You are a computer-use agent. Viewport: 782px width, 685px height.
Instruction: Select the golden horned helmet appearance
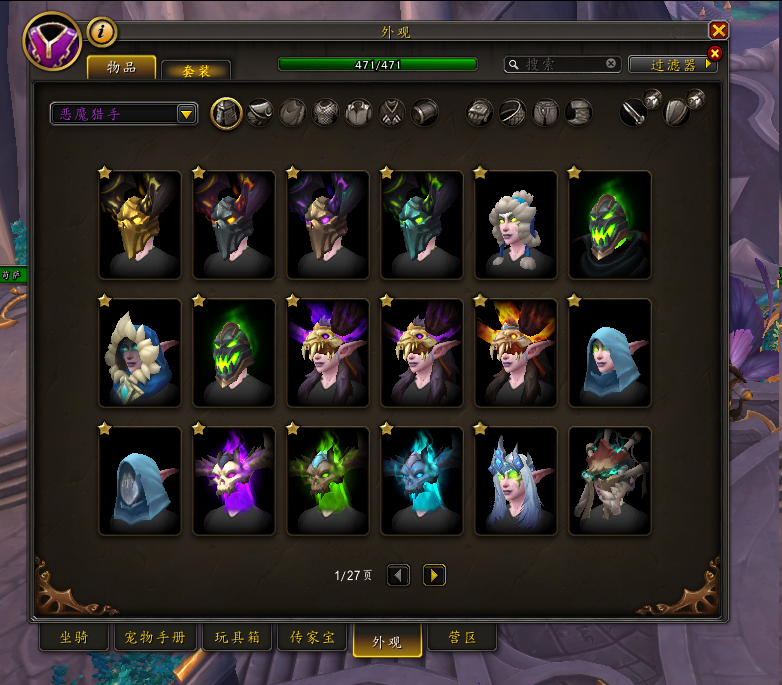(139, 225)
